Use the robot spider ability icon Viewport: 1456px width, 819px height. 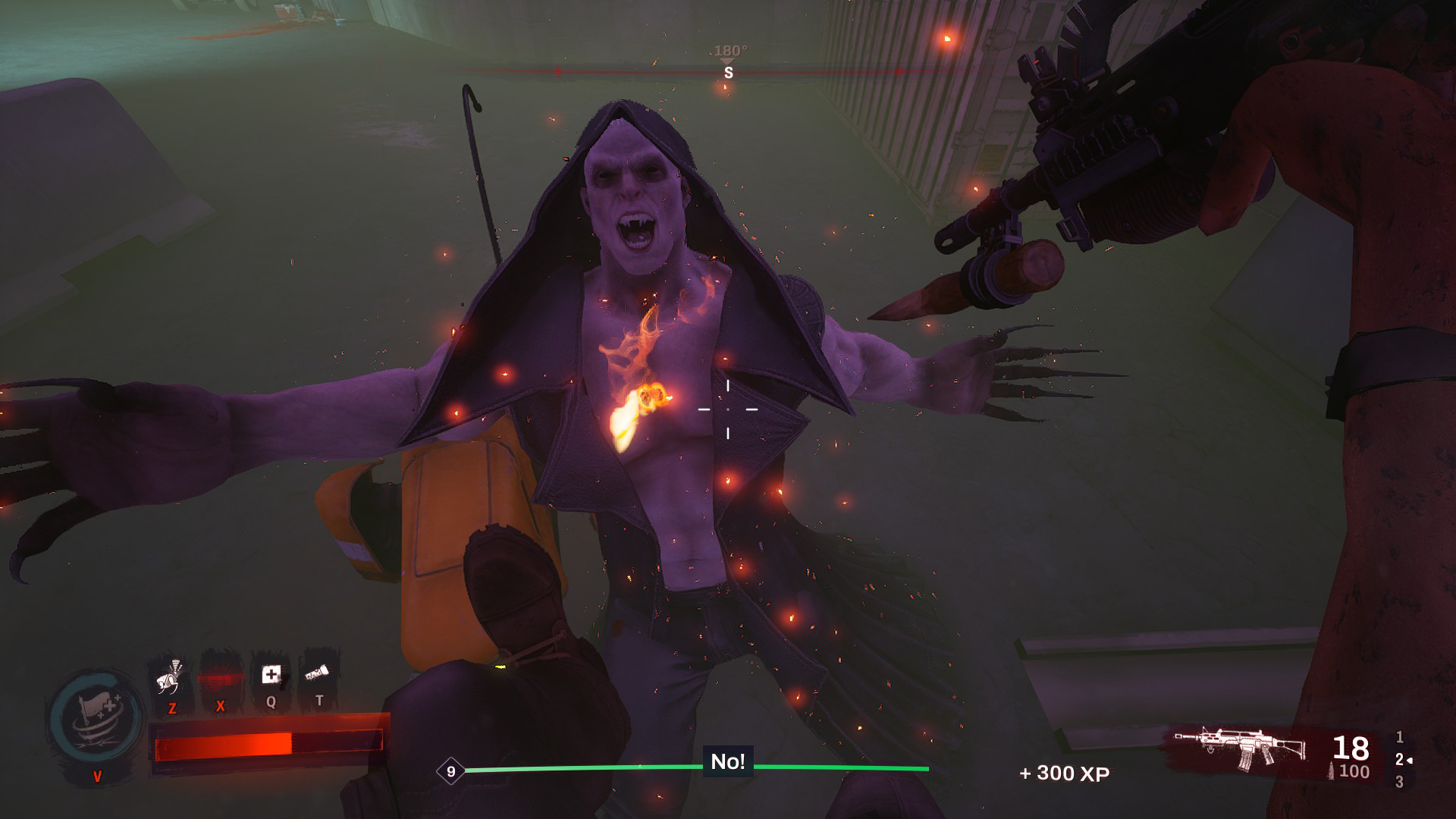click(172, 675)
